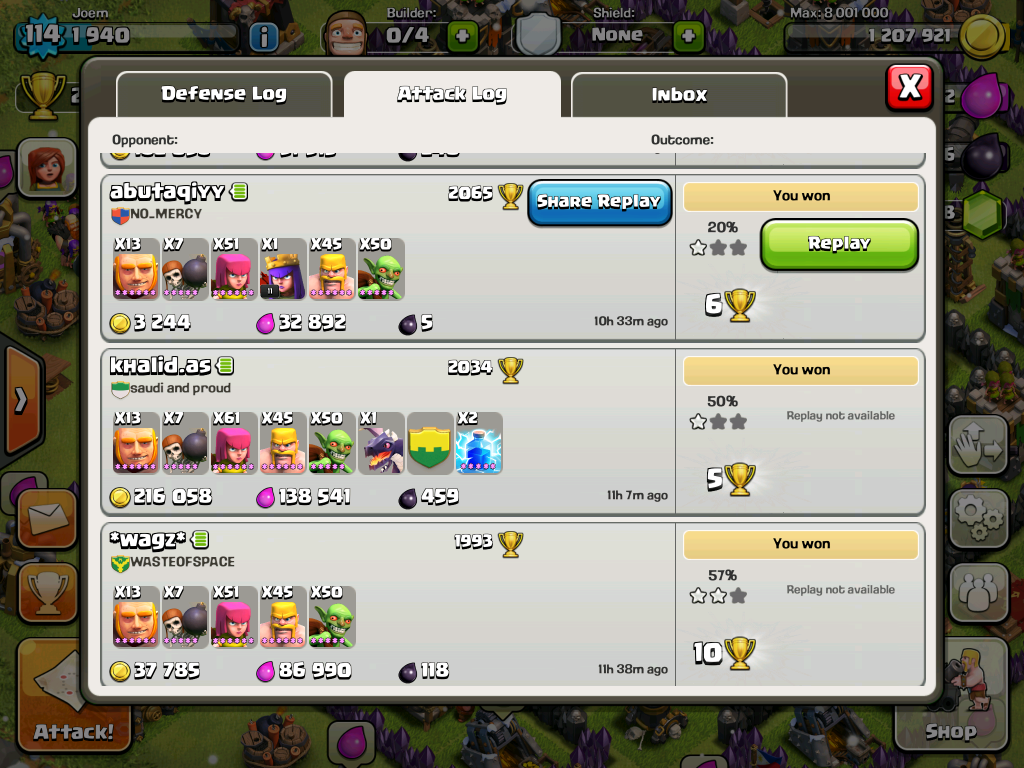Switch to the Defense Log tab
The width and height of the screenshot is (1024, 768).
coord(224,95)
